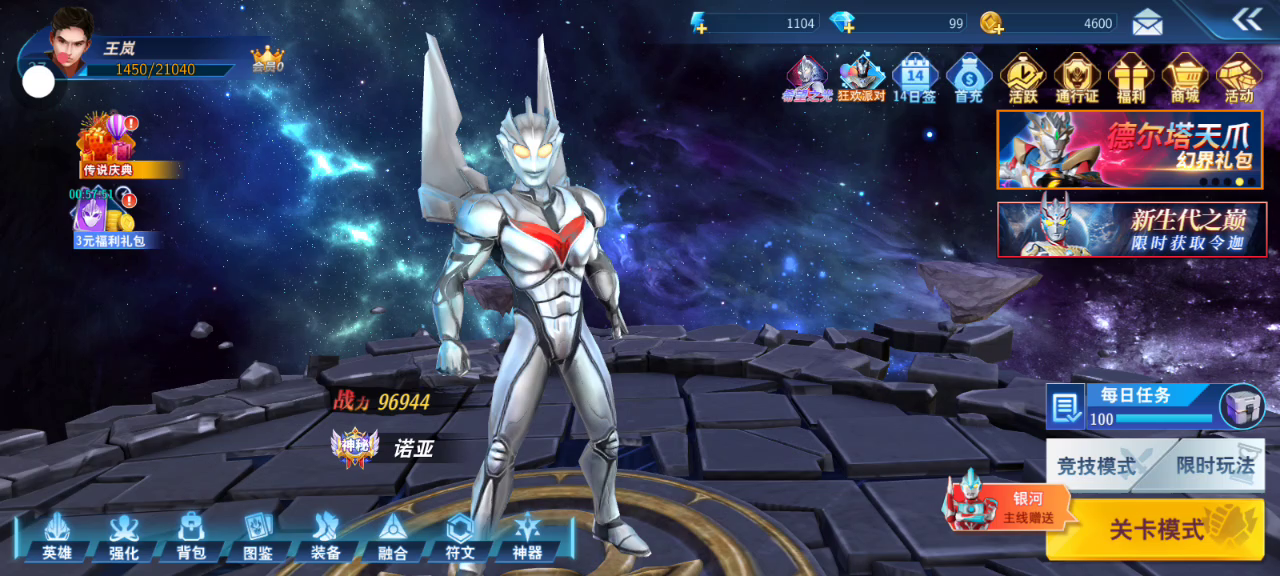Viewport: 1280px width, 576px height.
Task: Start 关卡模式 stage mode
Action: [1155, 529]
